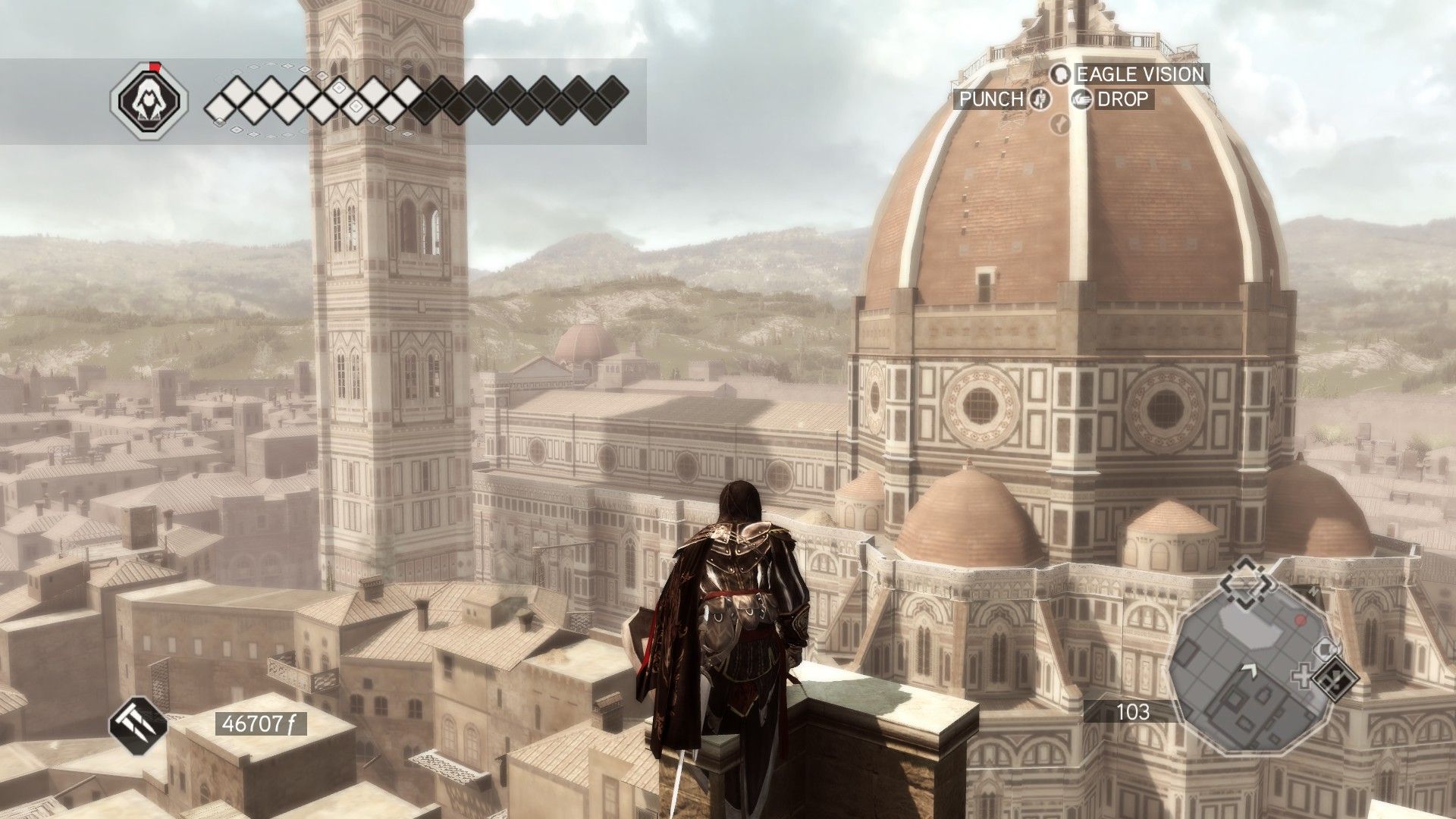Click the white player arrow on minimap
Viewport: 1456px width, 819px height.
(1248, 670)
